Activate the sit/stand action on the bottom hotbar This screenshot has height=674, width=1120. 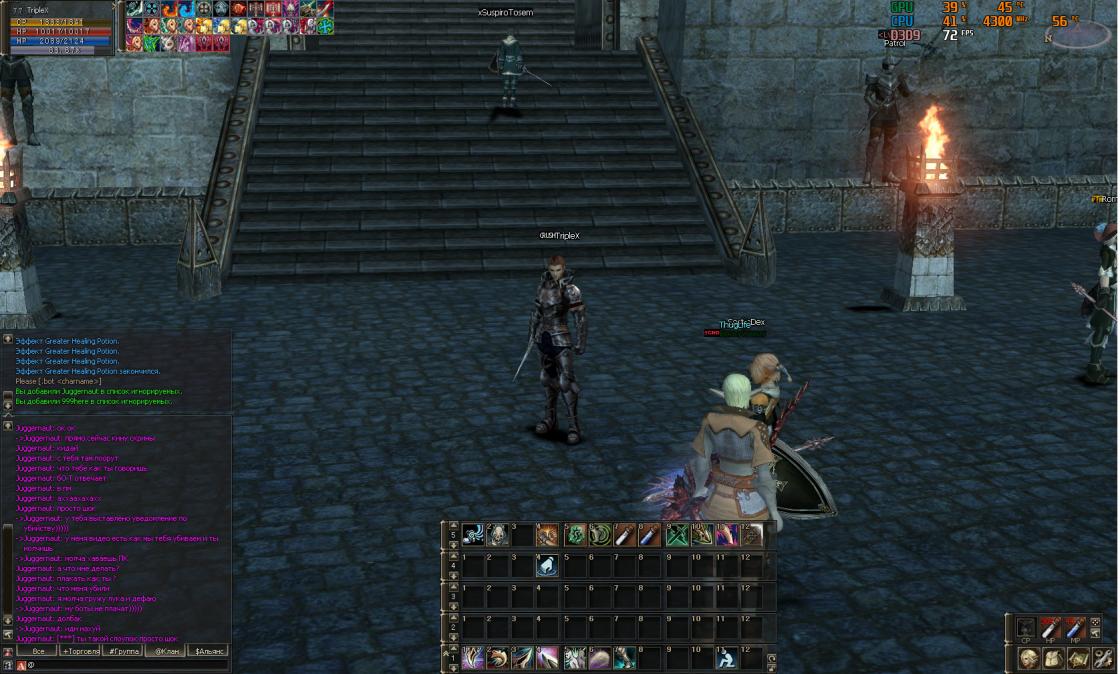point(726,658)
